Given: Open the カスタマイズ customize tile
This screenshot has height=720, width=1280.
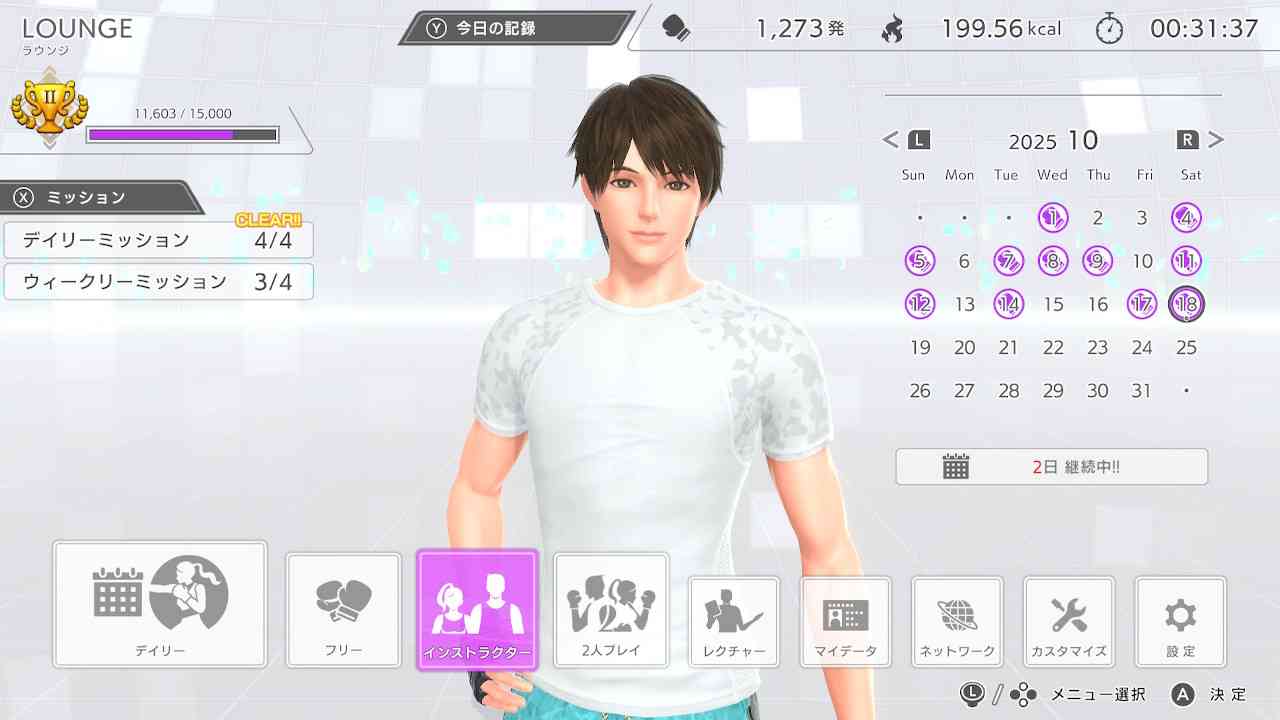Looking at the screenshot, I should 1069,621.
